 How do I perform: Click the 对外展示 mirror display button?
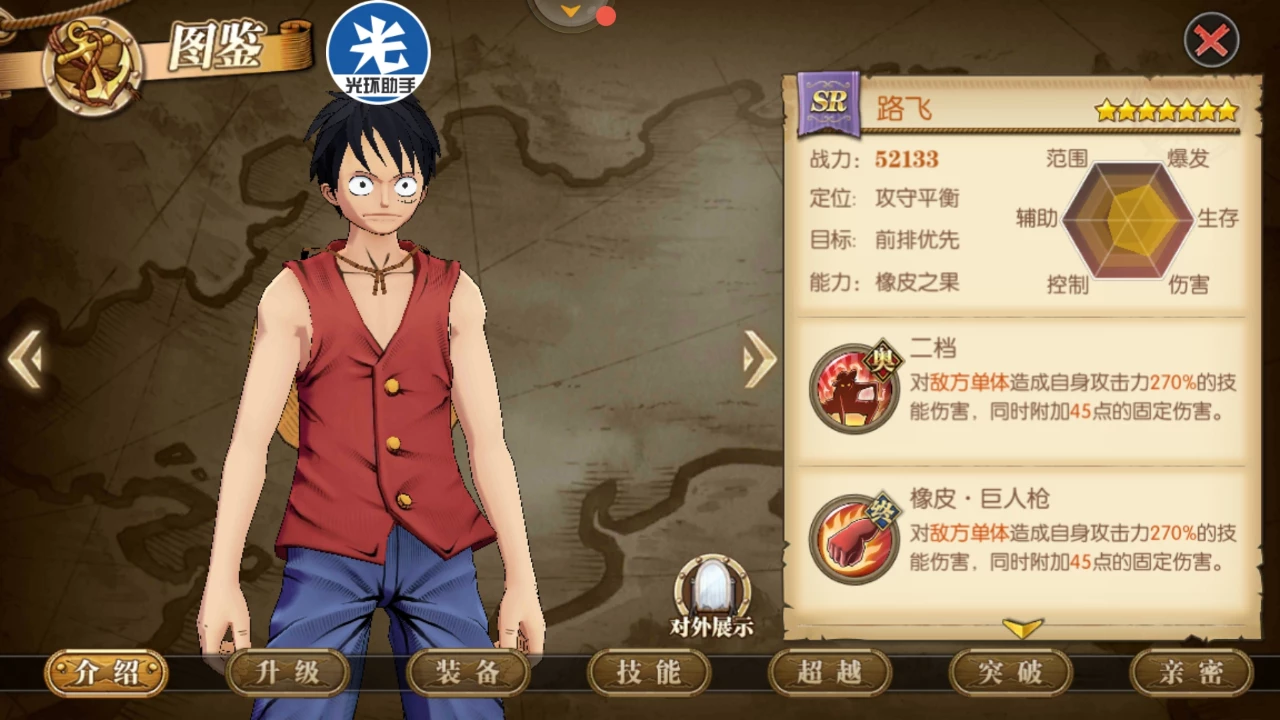712,592
